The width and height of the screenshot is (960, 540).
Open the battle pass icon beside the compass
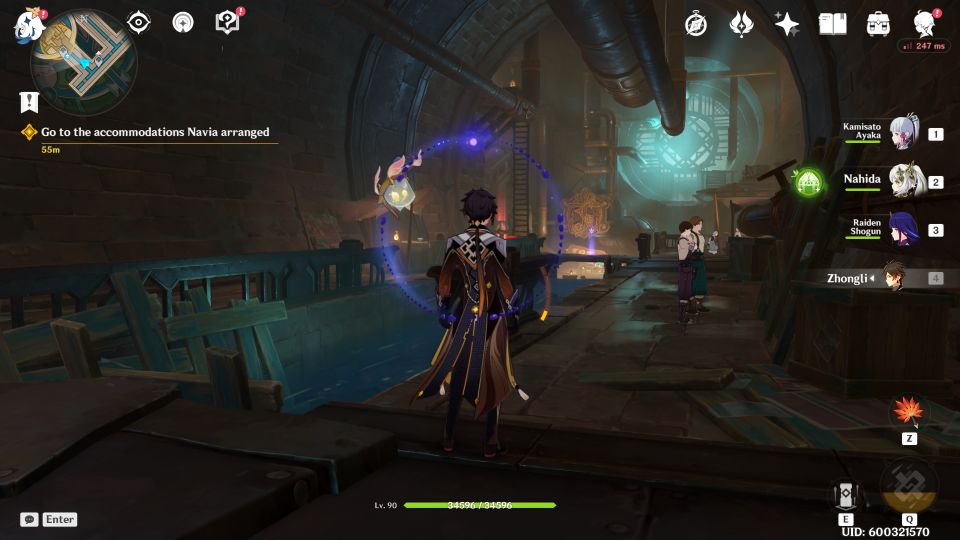[741, 24]
